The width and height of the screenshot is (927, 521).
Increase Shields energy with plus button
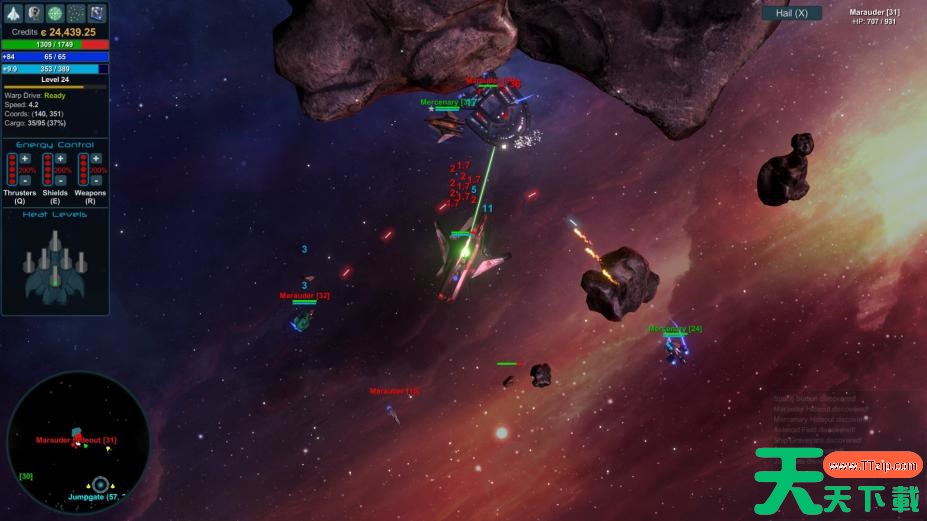[61, 159]
